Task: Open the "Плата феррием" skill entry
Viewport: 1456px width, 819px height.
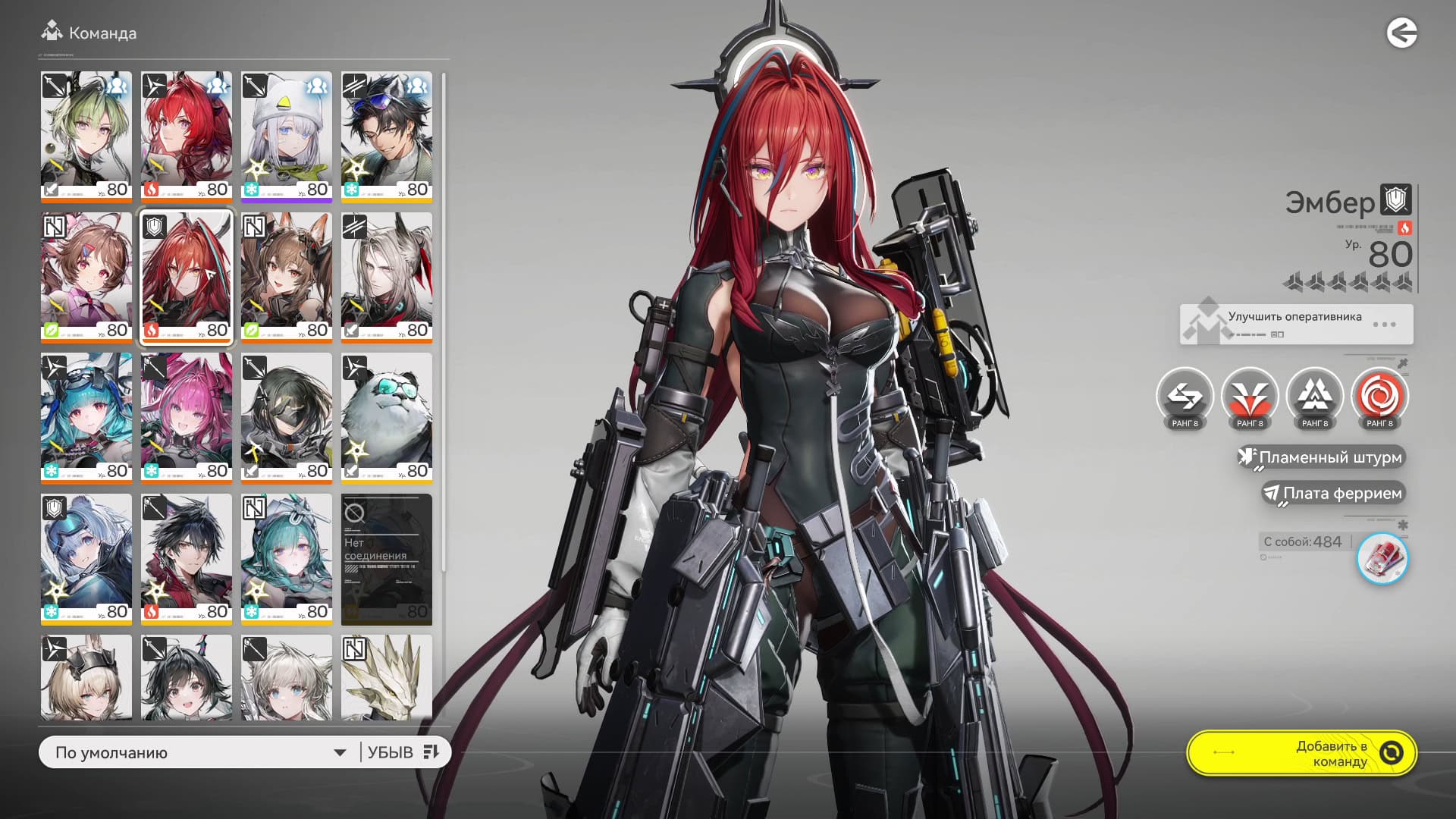Action: 1335,493
